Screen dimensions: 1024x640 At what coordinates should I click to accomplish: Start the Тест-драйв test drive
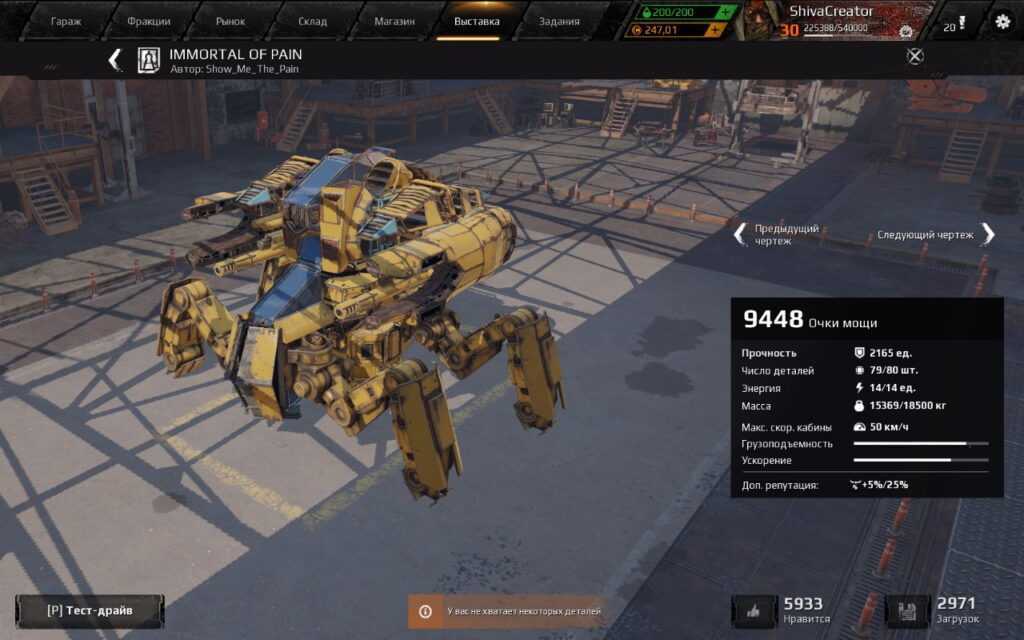tap(90, 610)
